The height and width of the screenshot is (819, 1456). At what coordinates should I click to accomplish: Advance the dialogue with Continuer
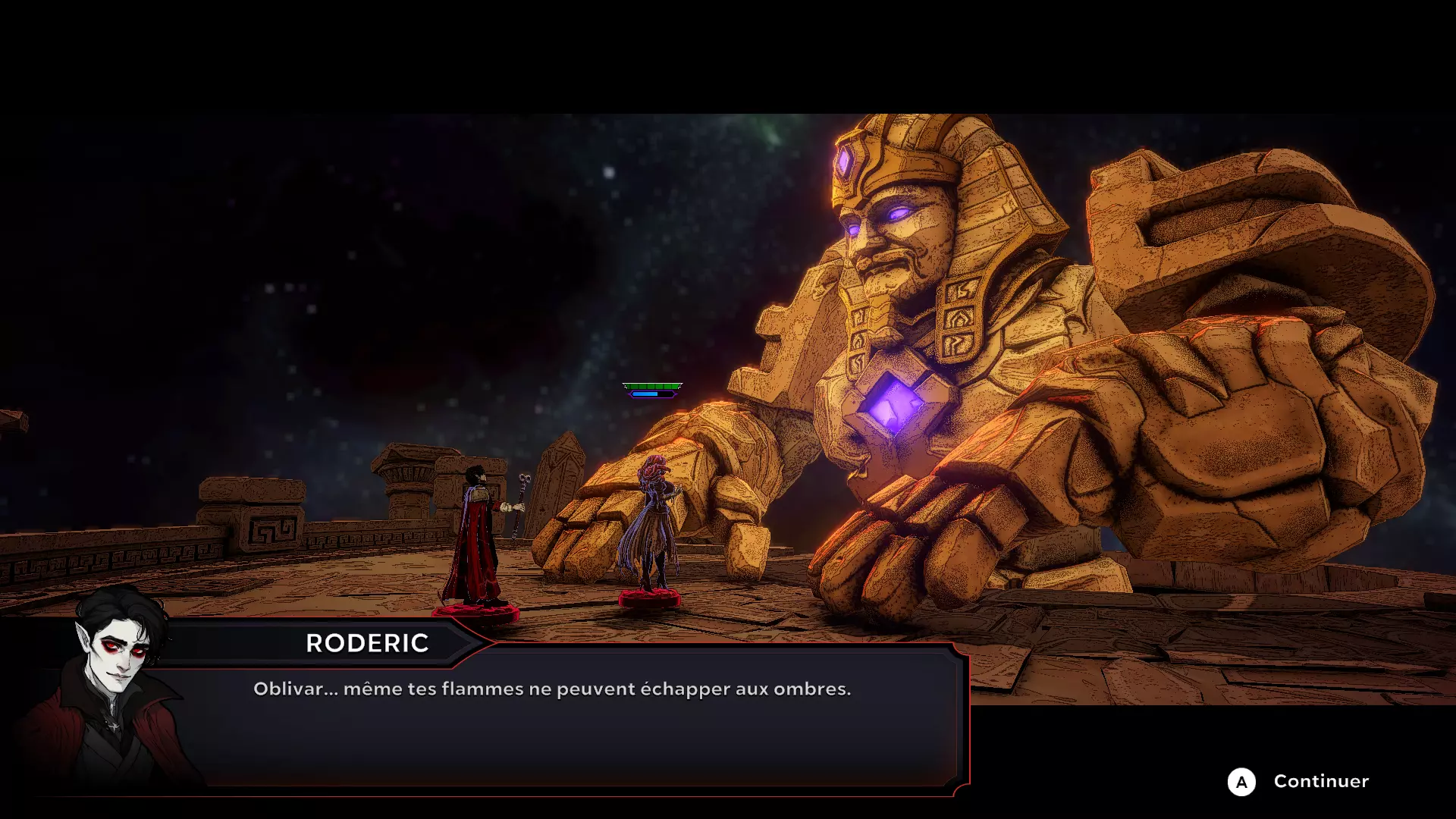click(1298, 781)
